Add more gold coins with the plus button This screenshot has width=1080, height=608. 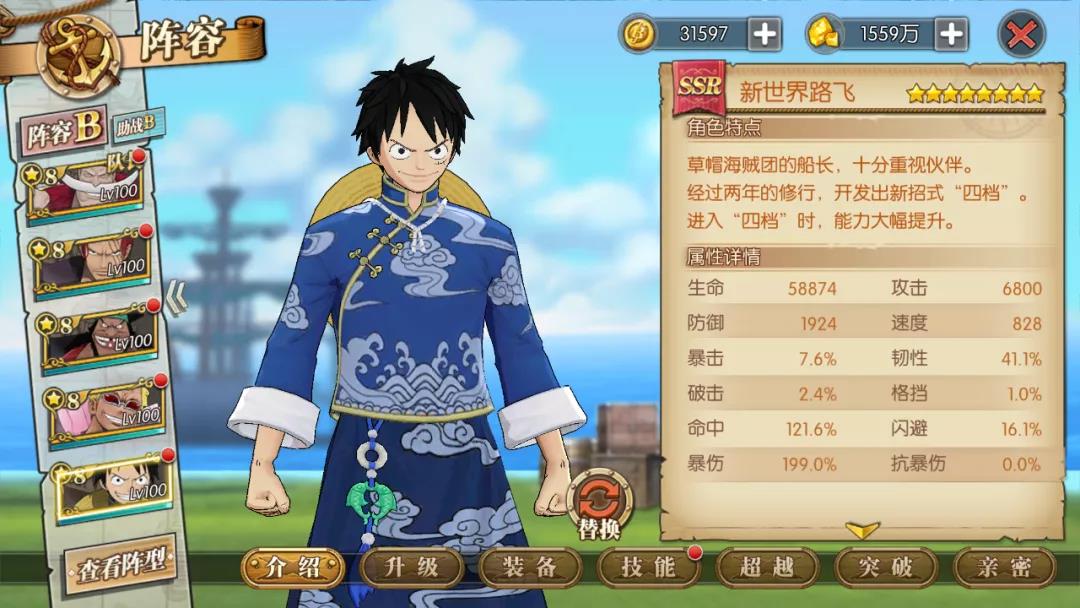764,35
